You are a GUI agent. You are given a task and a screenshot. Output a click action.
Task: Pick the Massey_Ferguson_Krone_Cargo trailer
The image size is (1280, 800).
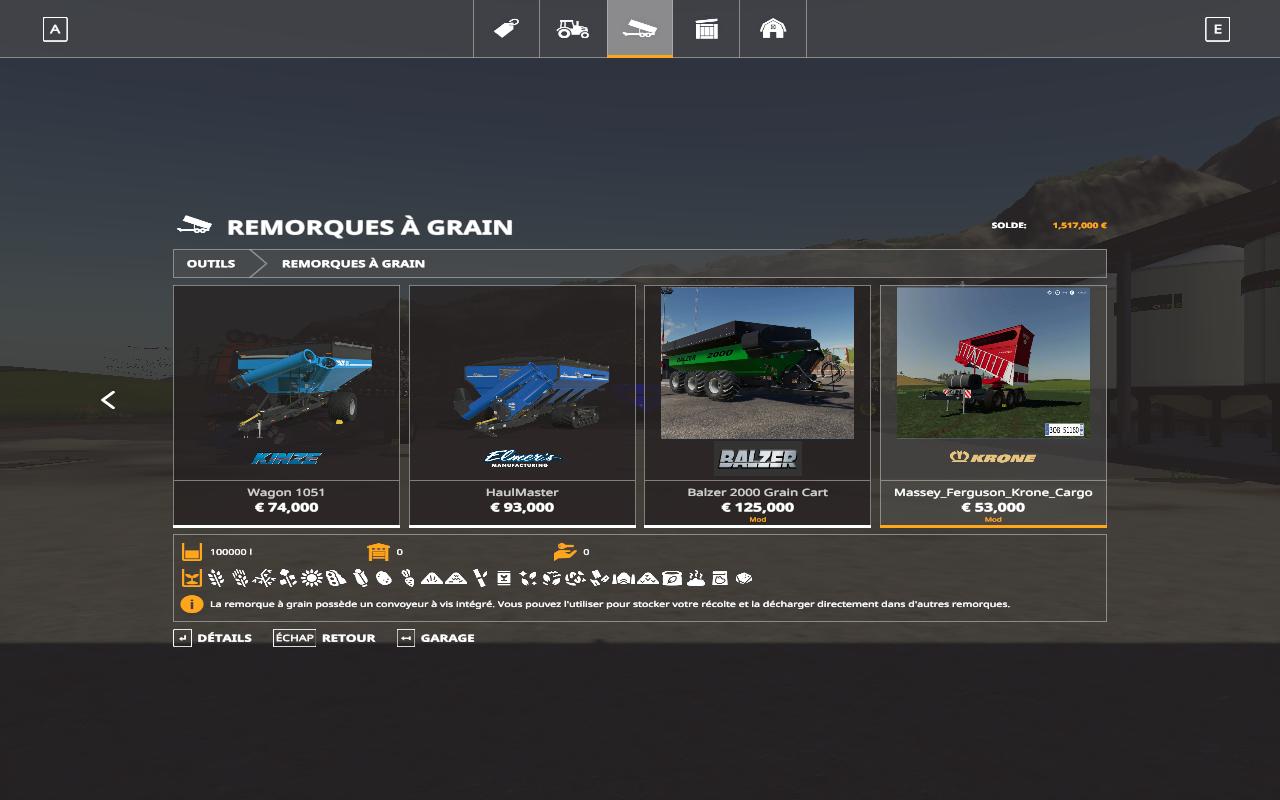click(x=993, y=404)
